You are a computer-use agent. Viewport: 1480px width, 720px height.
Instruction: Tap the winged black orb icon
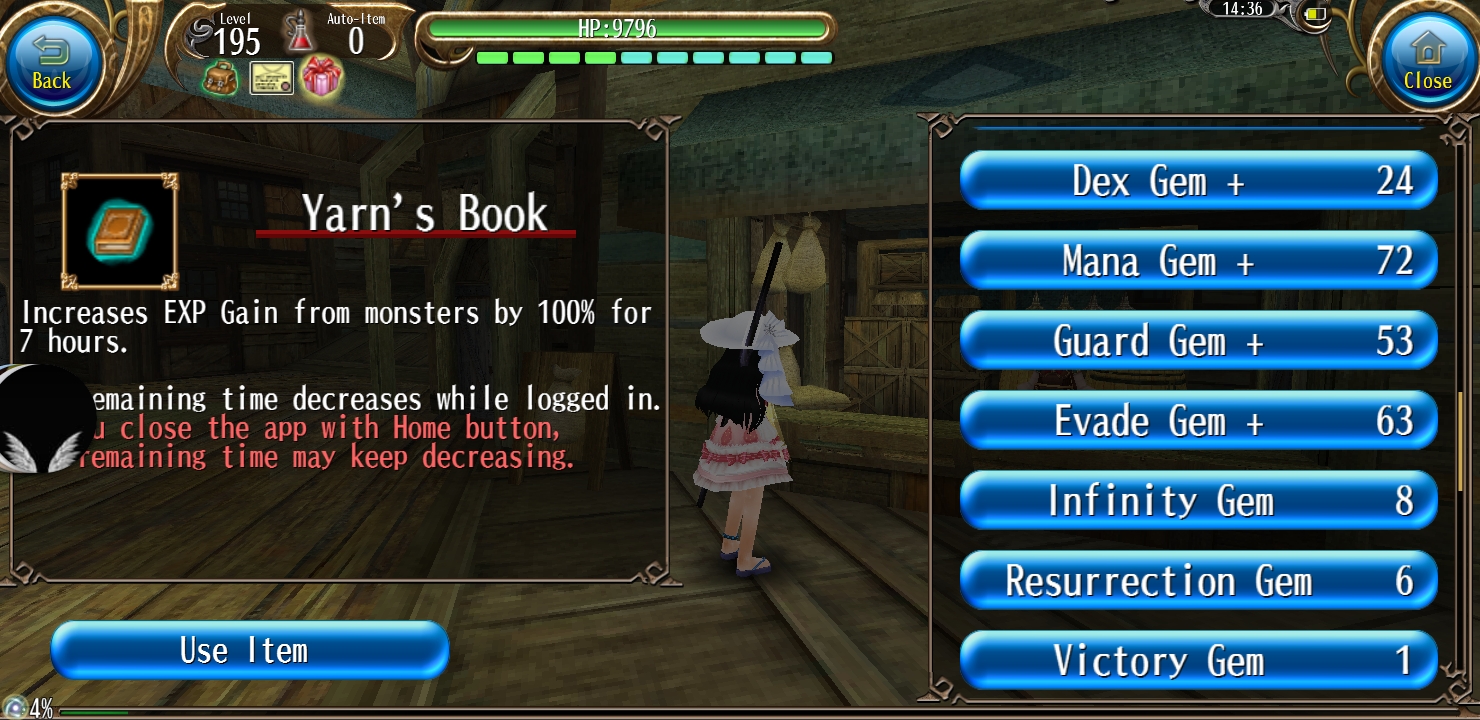pos(42,420)
